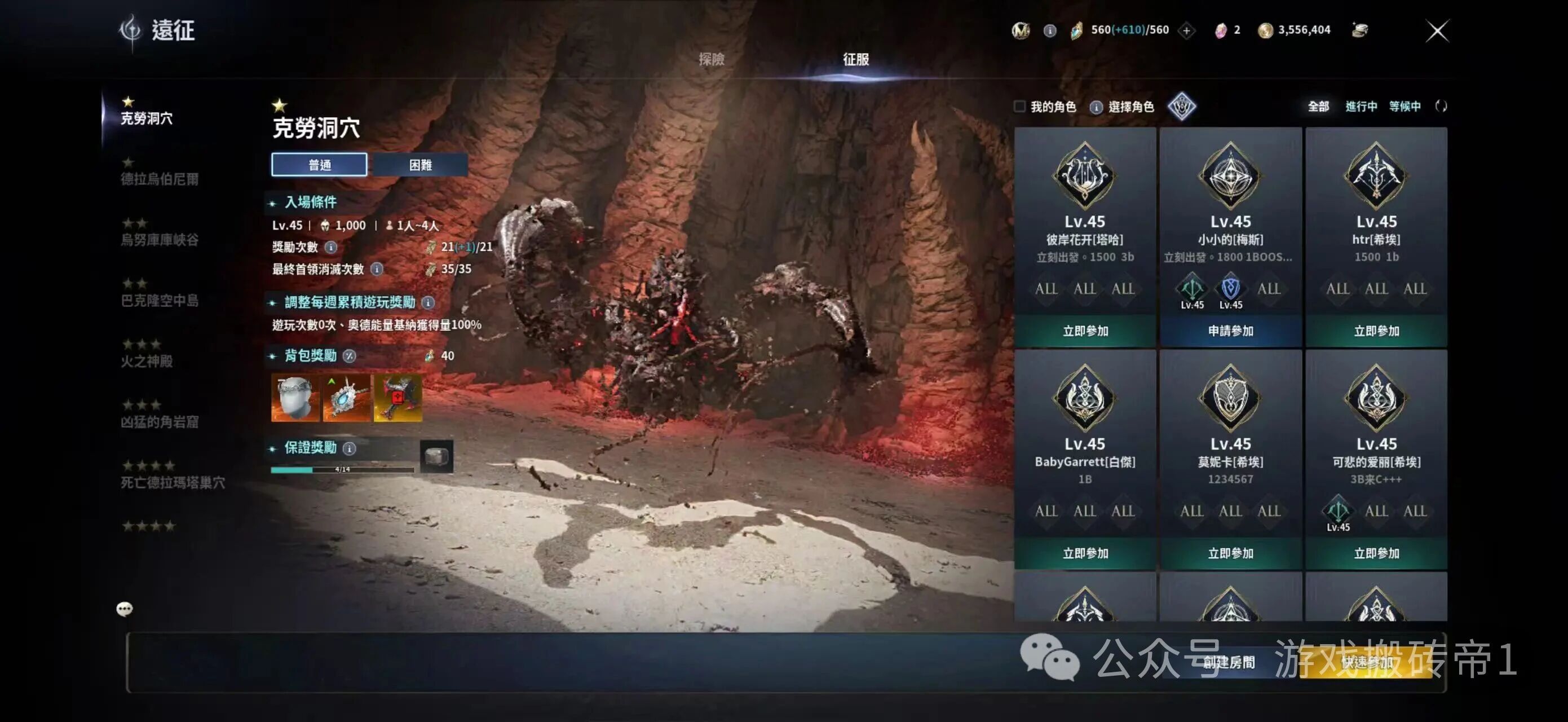
Task: Open 德拉烏伯尼爾 dungeon entry
Action: tap(160, 178)
